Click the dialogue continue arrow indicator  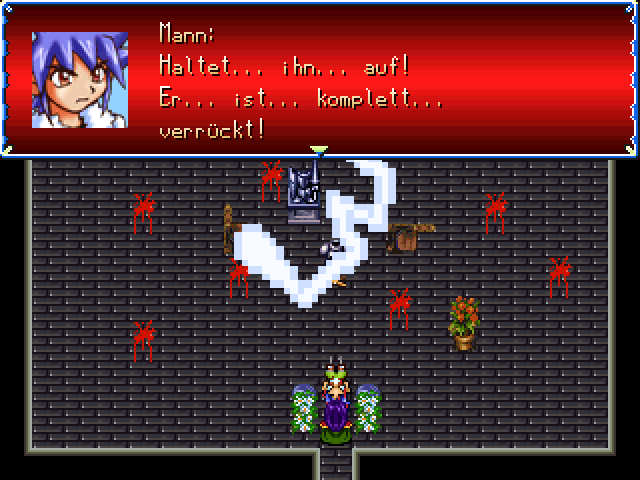coord(319,151)
